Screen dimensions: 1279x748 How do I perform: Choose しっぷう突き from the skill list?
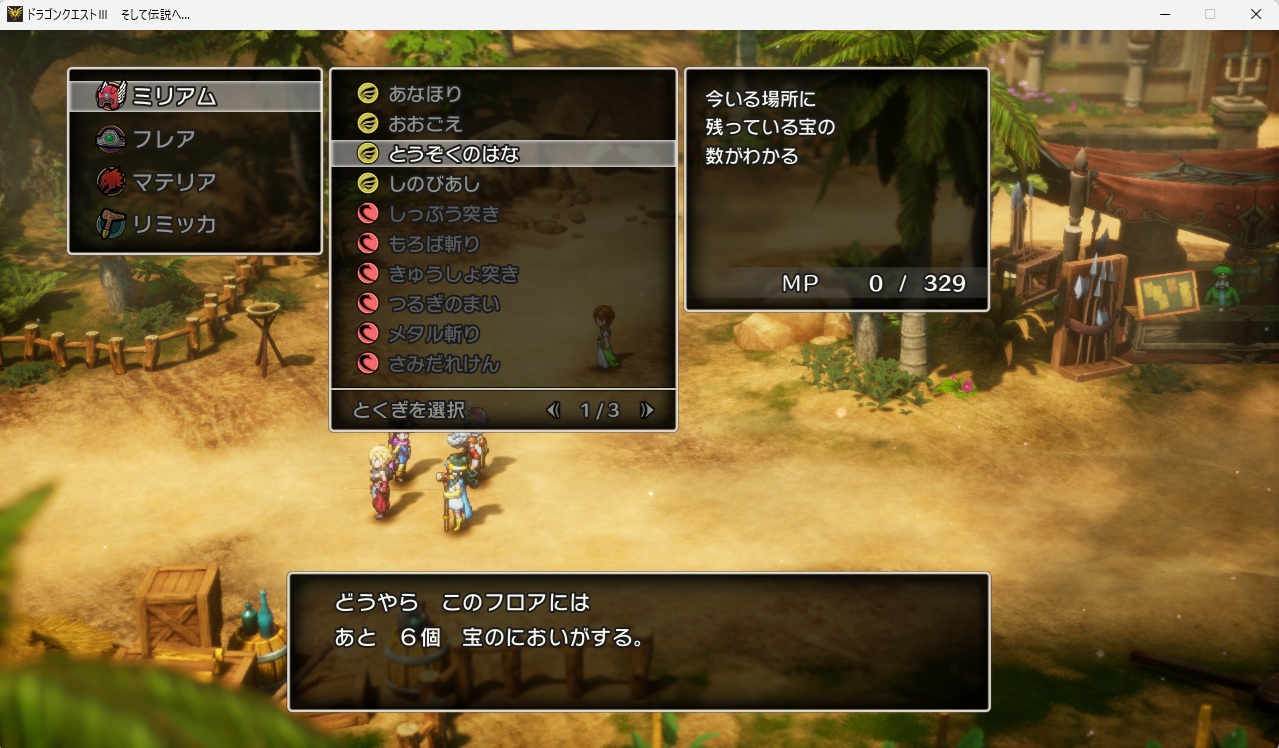pos(444,214)
